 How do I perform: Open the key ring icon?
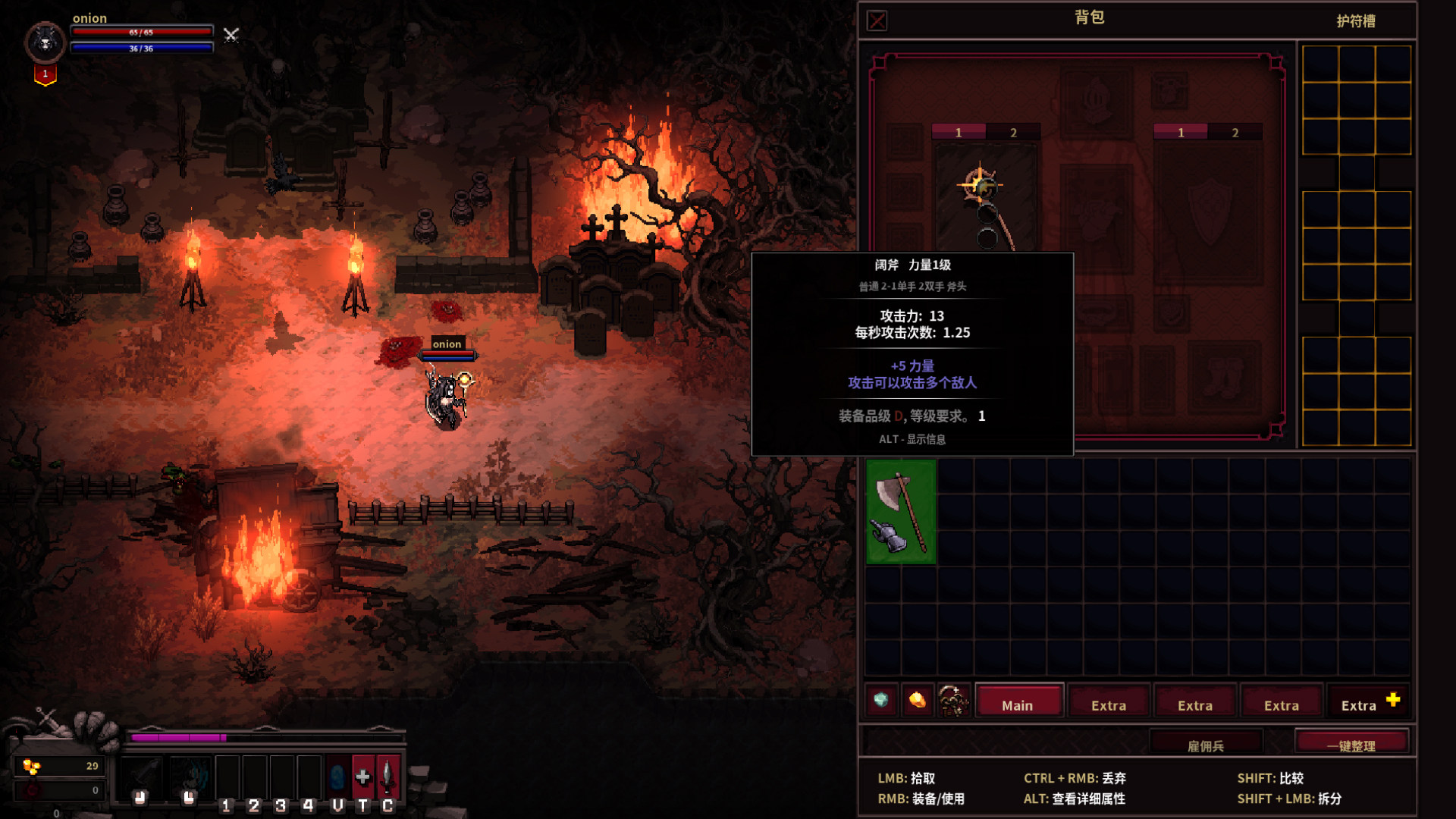(x=953, y=699)
